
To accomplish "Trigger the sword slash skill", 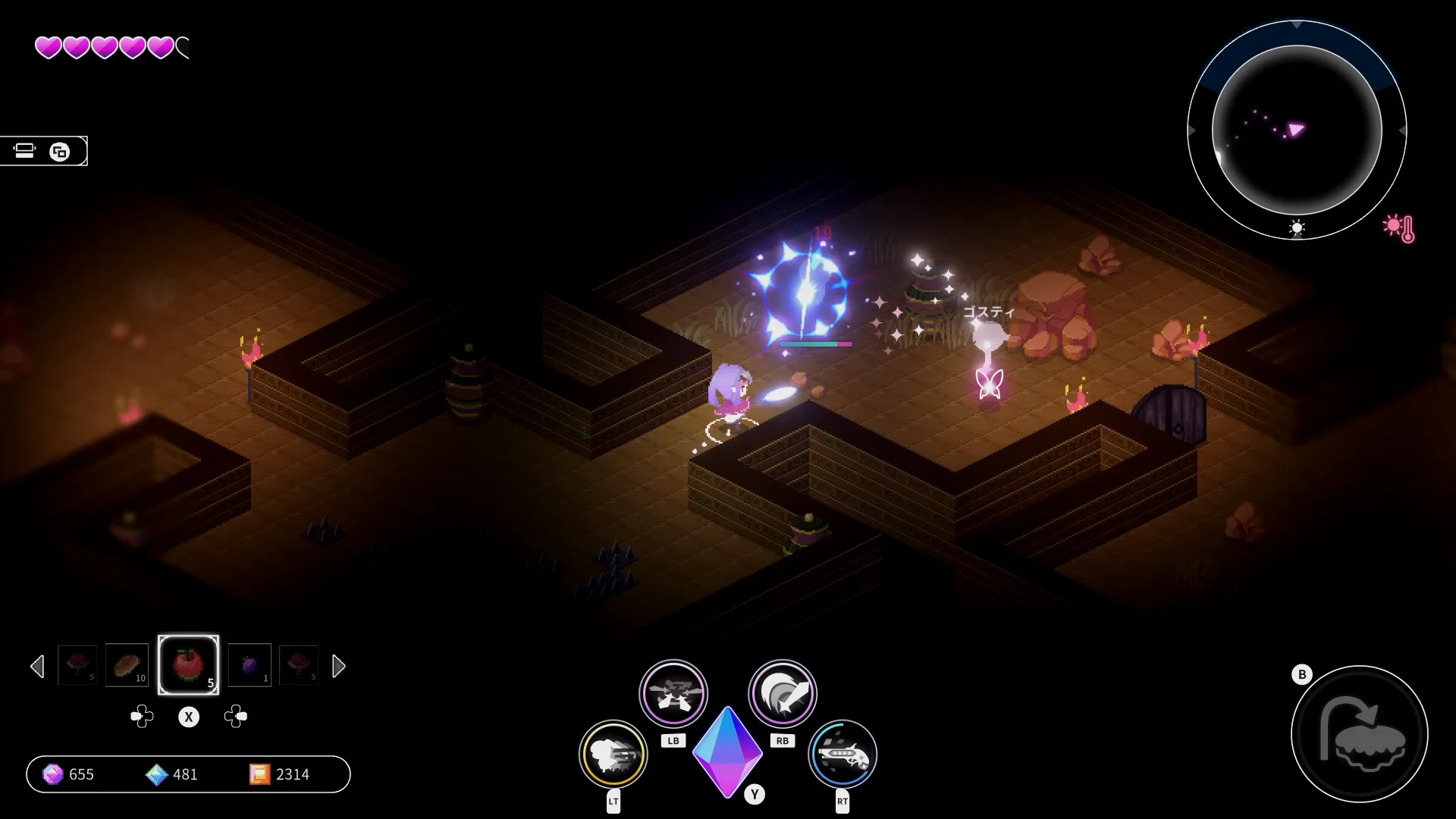I will (782, 693).
